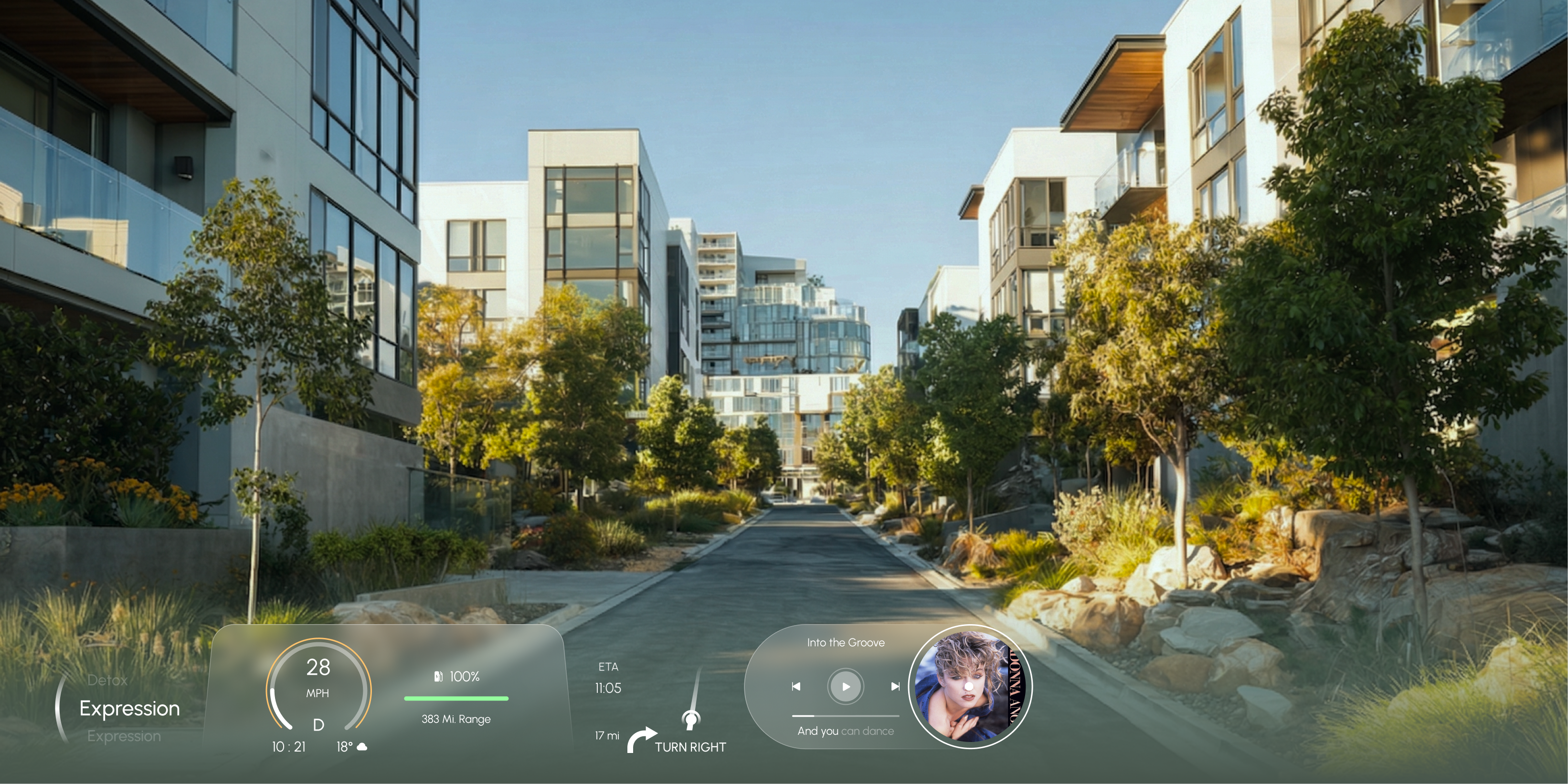Skip to the next track
This screenshot has height=784, width=1568.
pos(895,687)
